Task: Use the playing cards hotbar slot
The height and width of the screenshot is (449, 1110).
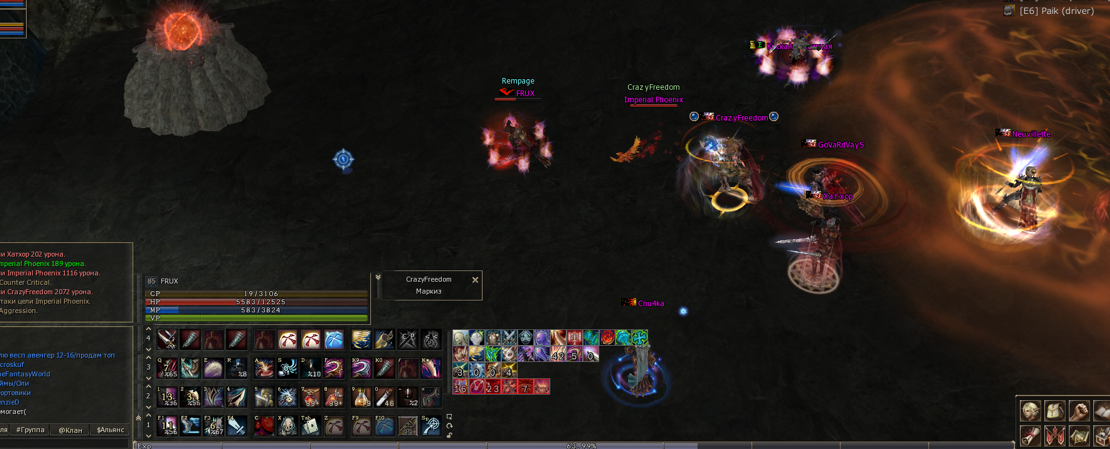Action: 311,427
